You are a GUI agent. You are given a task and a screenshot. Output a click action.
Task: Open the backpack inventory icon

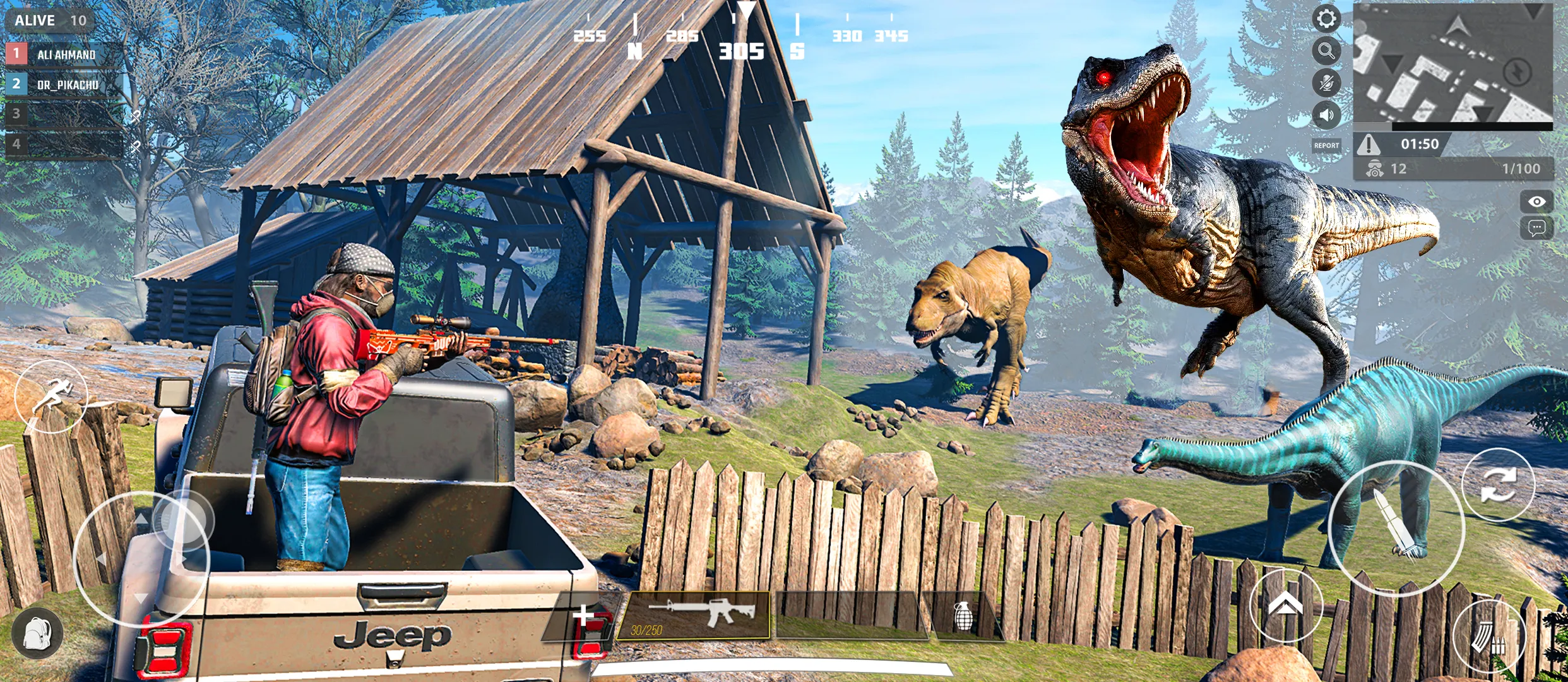[37, 633]
